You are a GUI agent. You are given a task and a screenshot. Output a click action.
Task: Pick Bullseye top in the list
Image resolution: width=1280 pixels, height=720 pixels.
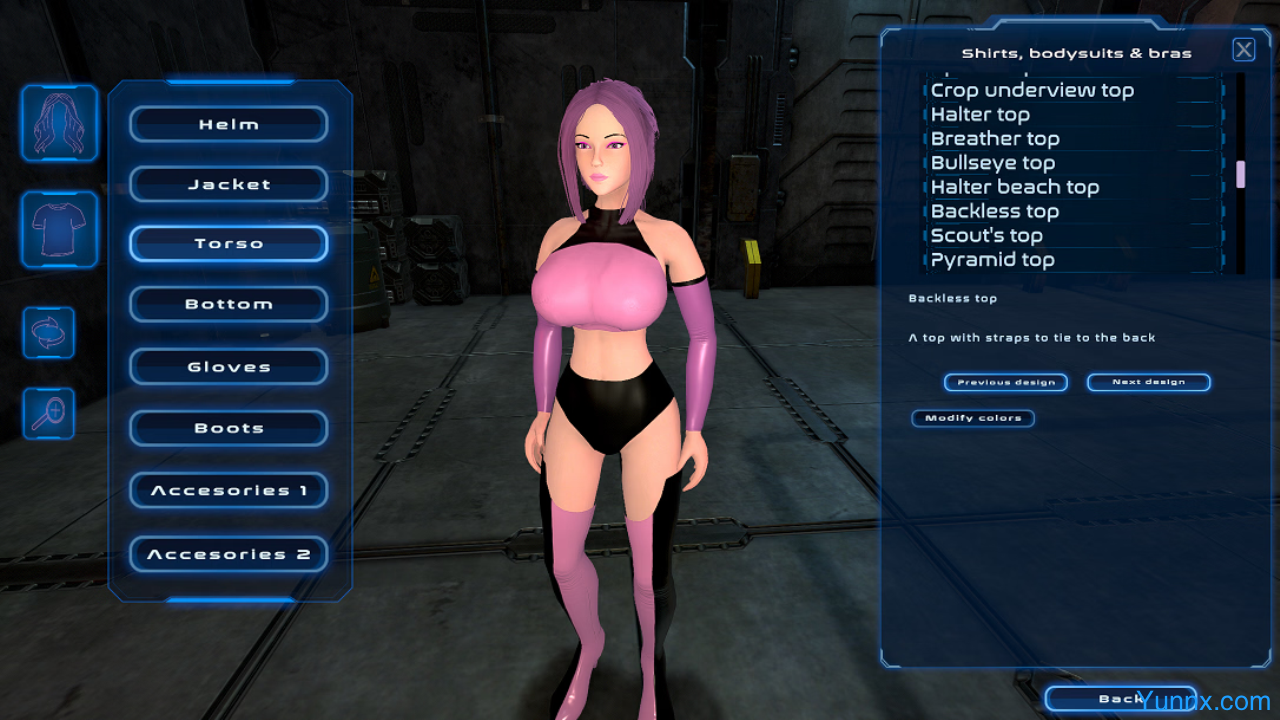pyautogui.click(x=992, y=163)
